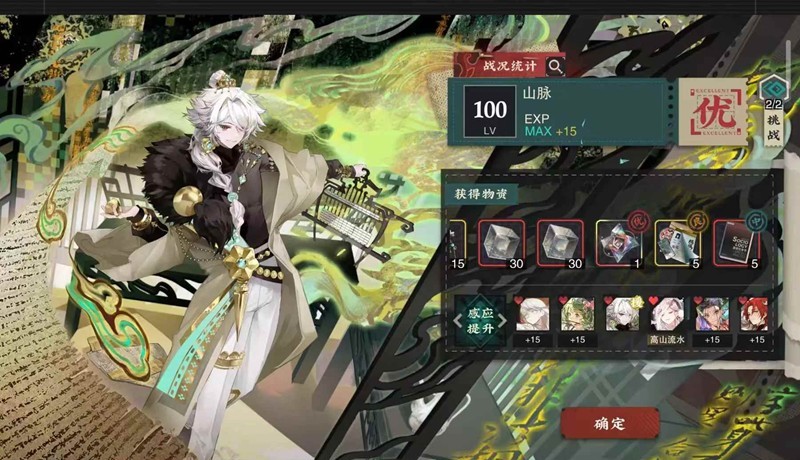The height and width of the screenshot is (460, 800).
Task: Select the 高山流水 character portrait
Action: (665, 316)
